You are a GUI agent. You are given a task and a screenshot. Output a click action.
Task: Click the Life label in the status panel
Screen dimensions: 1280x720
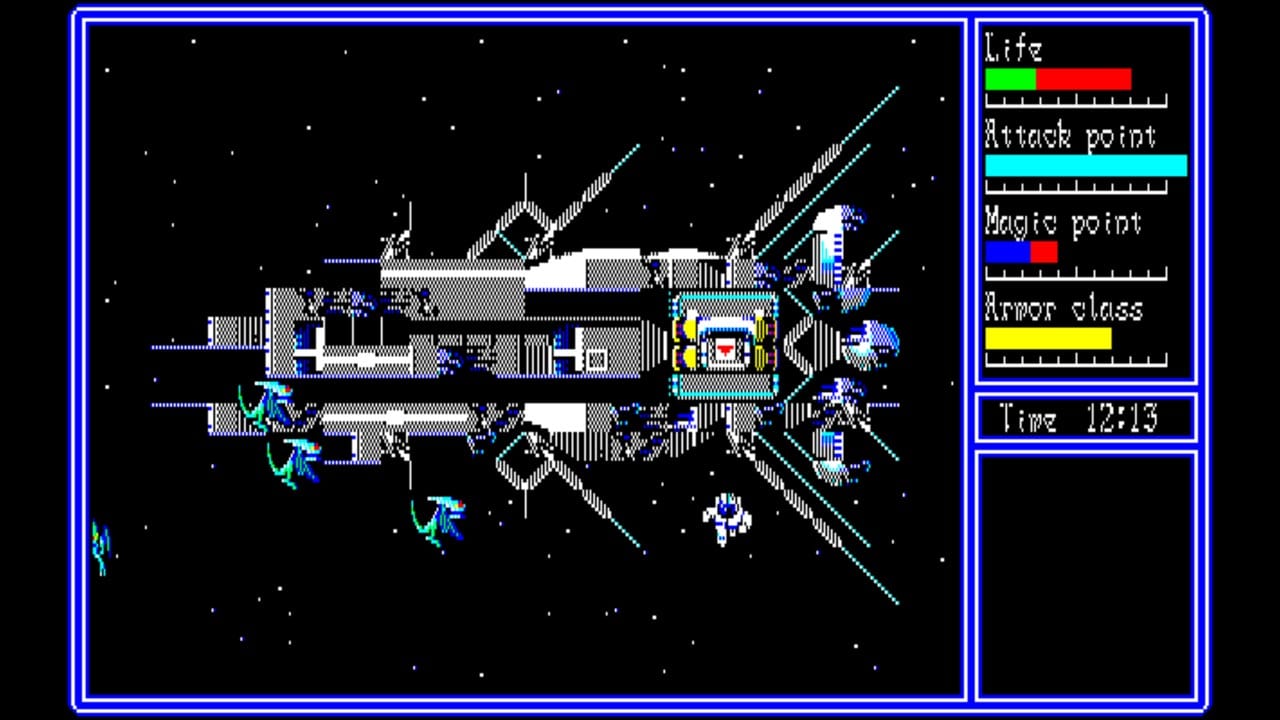tap(1013, 48)
